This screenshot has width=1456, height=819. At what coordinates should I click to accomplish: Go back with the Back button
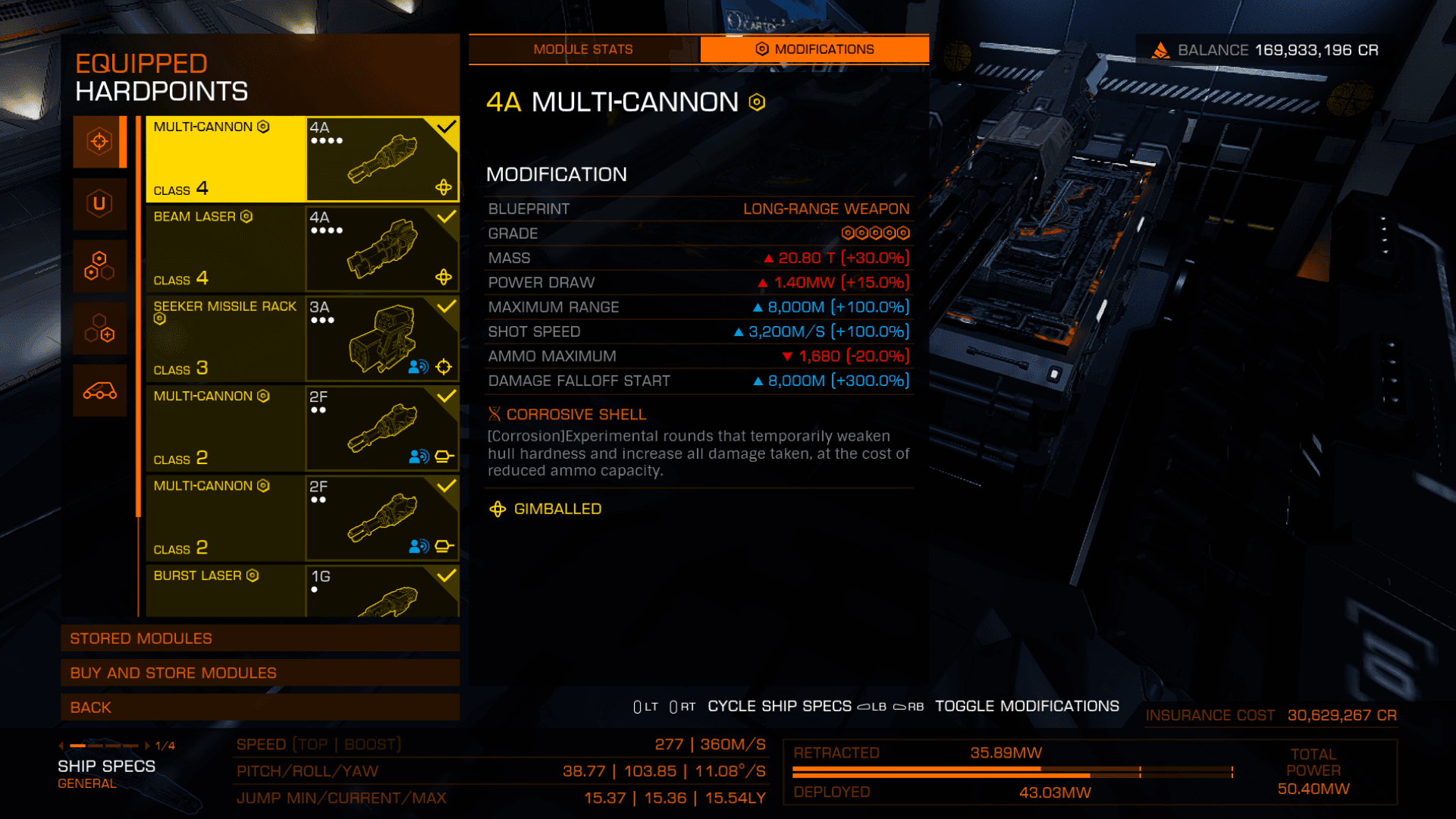click(260, 708)
